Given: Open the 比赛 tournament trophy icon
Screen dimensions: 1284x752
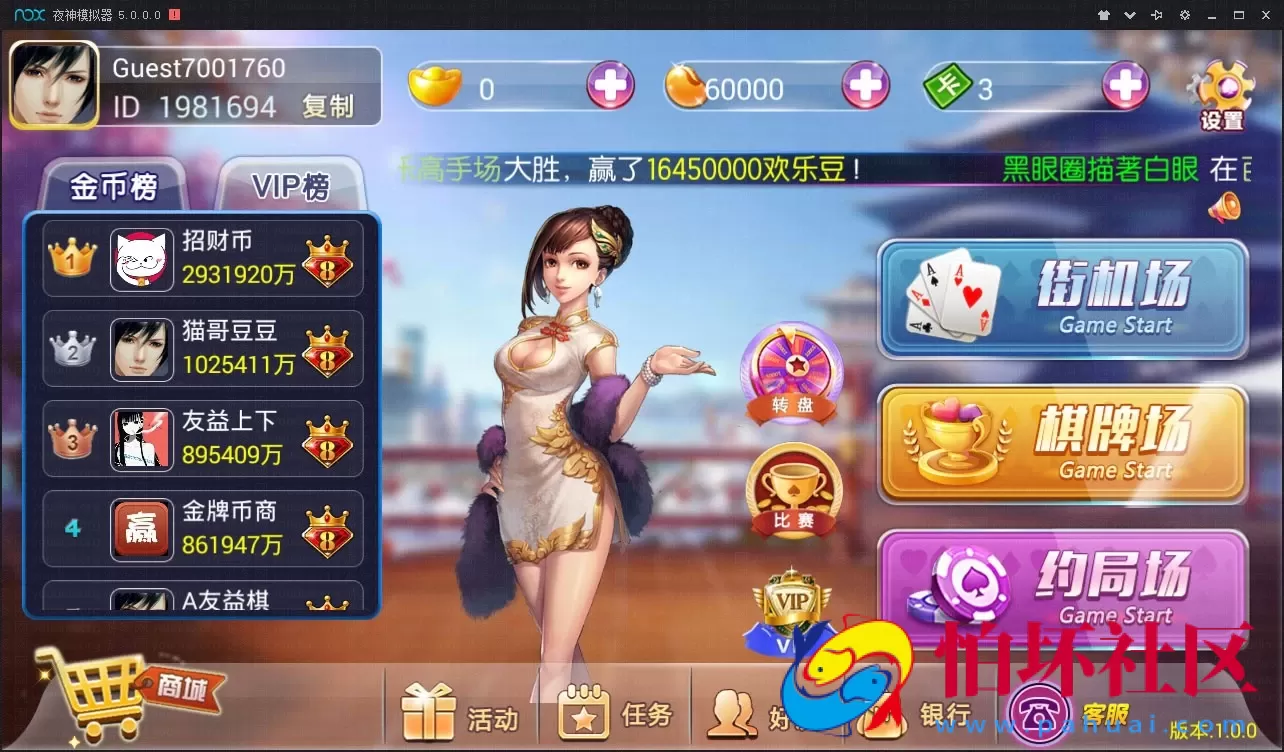Looking at the screenshot, I should coord(792,490).
